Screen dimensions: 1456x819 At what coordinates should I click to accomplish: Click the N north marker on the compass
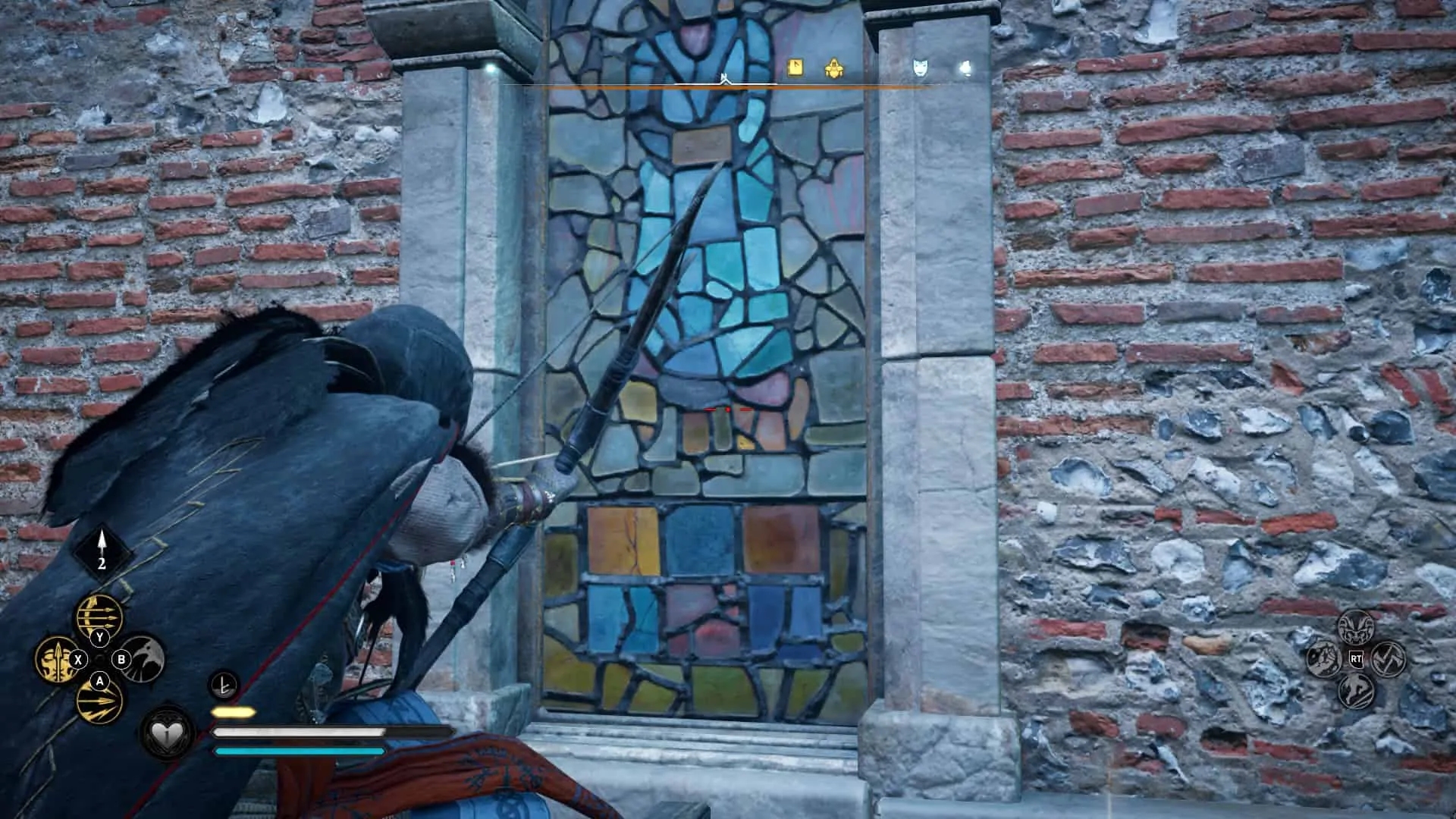[724, 76]
